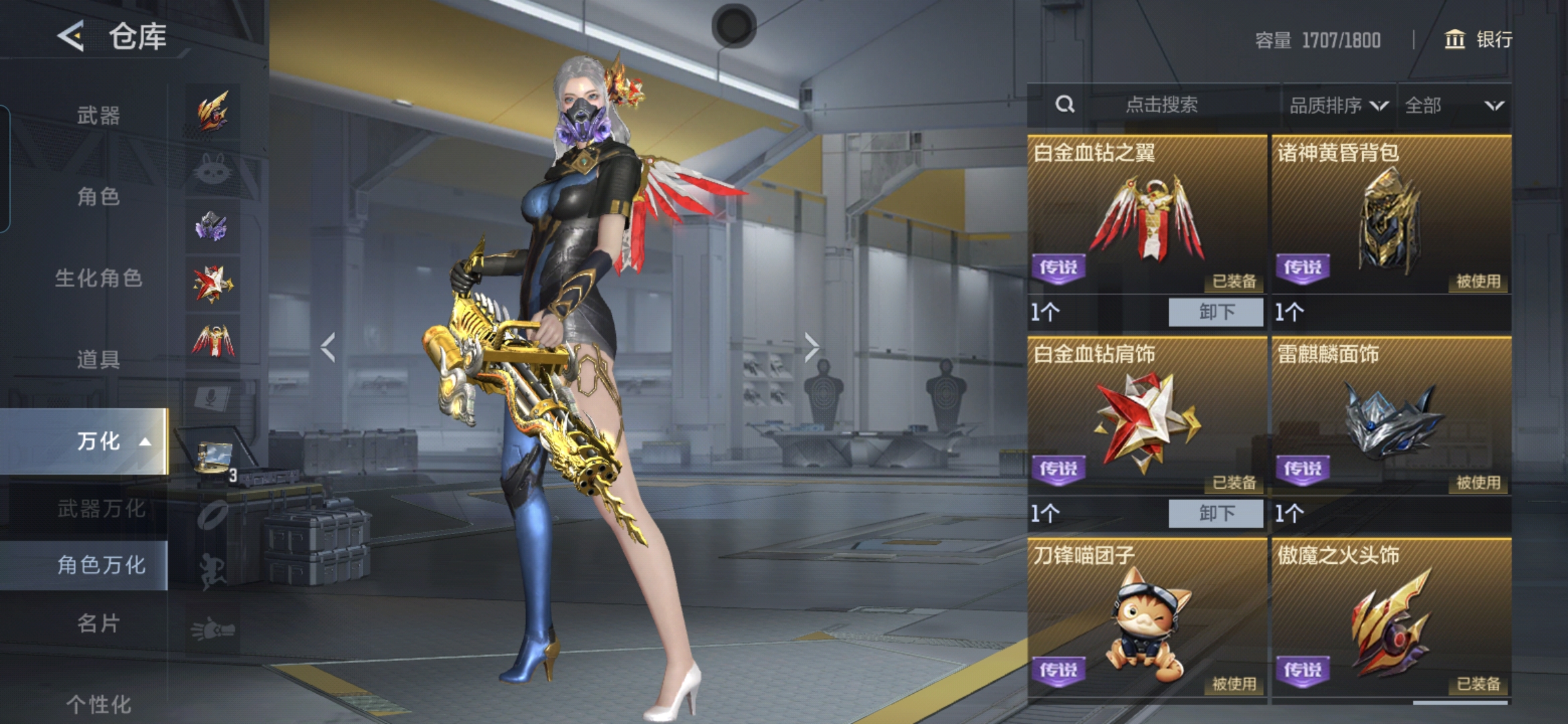Unequip the 白金血钻肩饰 with 卸下

(1216, 514)
